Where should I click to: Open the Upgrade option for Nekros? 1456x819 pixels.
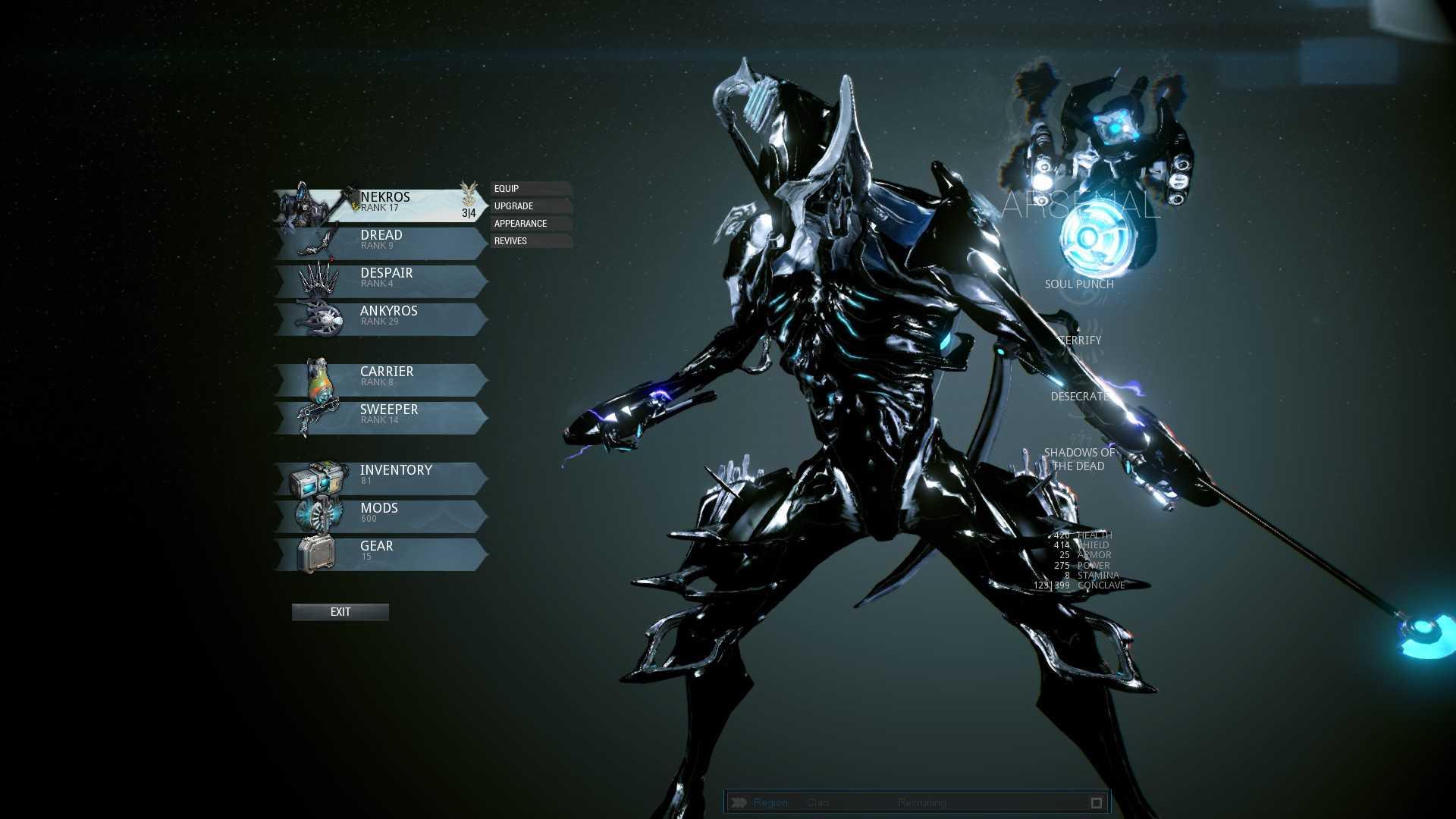tap(530, 206)
